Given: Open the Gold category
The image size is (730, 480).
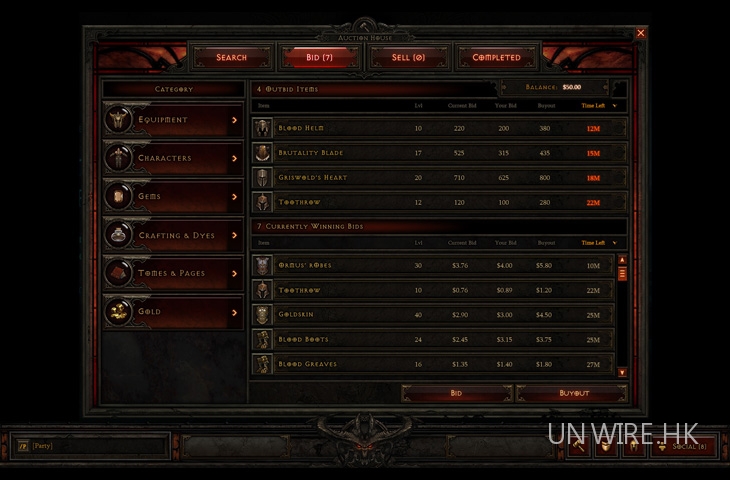Looking at the screenshot, I should pos(173,312).
